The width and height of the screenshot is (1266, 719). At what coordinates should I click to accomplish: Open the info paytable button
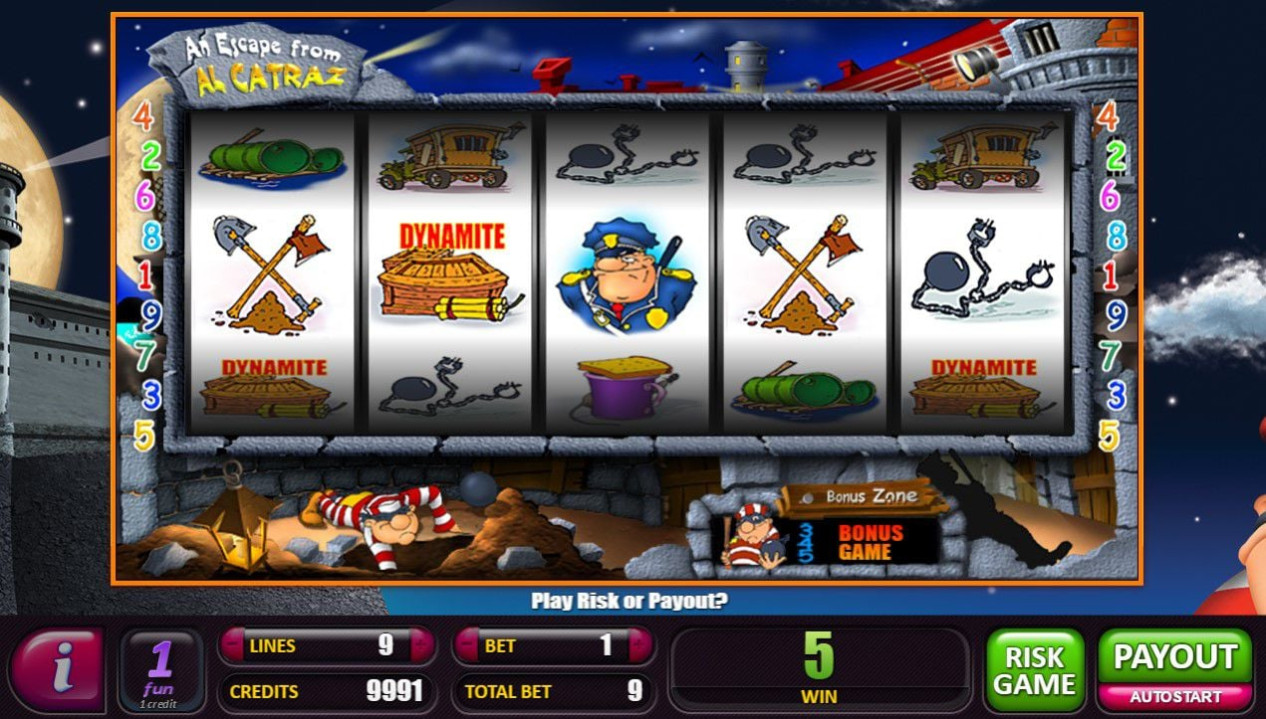[x=57, y=668]
